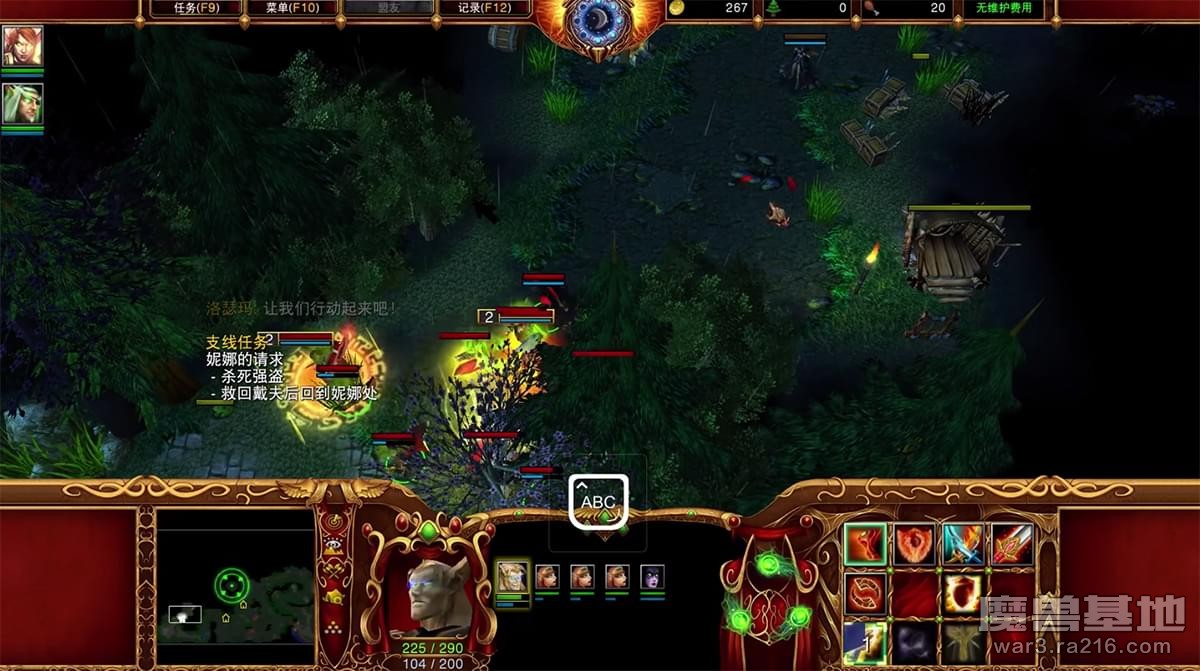Click the ABC input method indicator
The width and height of the screenshot is (1200, 671).
click(598, 502)
